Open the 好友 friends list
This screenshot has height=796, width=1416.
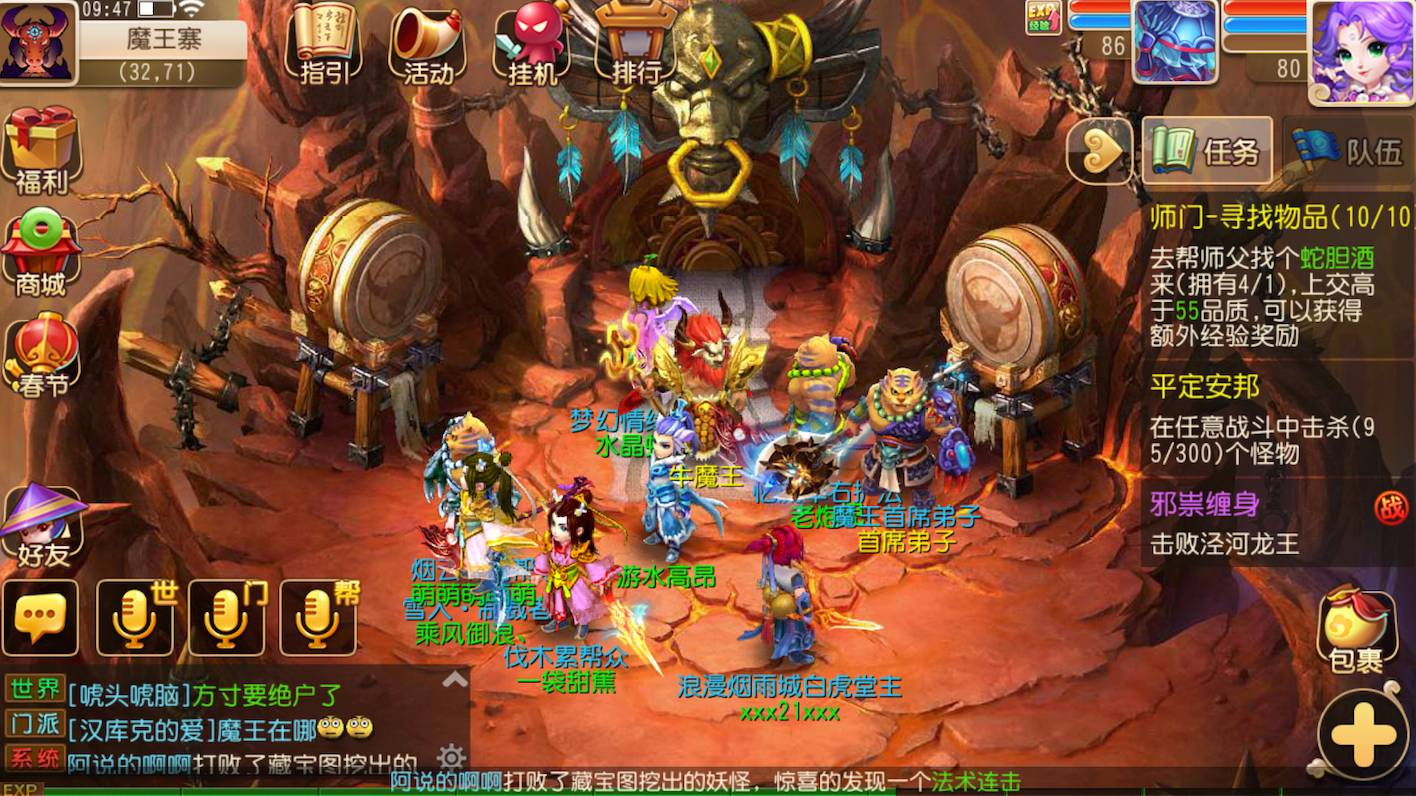point(41,525)
